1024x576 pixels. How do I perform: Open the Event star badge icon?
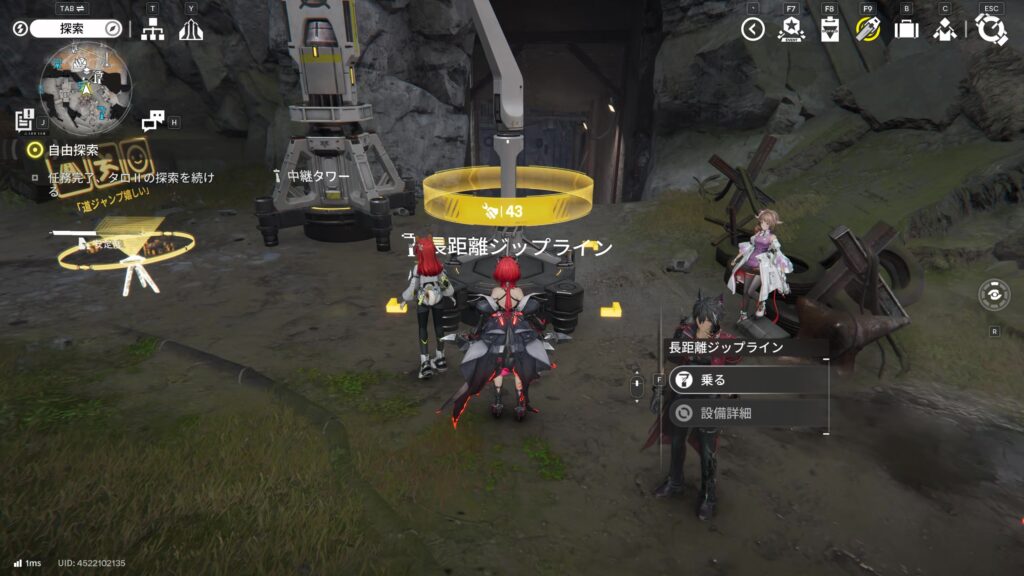coord(792,29)
